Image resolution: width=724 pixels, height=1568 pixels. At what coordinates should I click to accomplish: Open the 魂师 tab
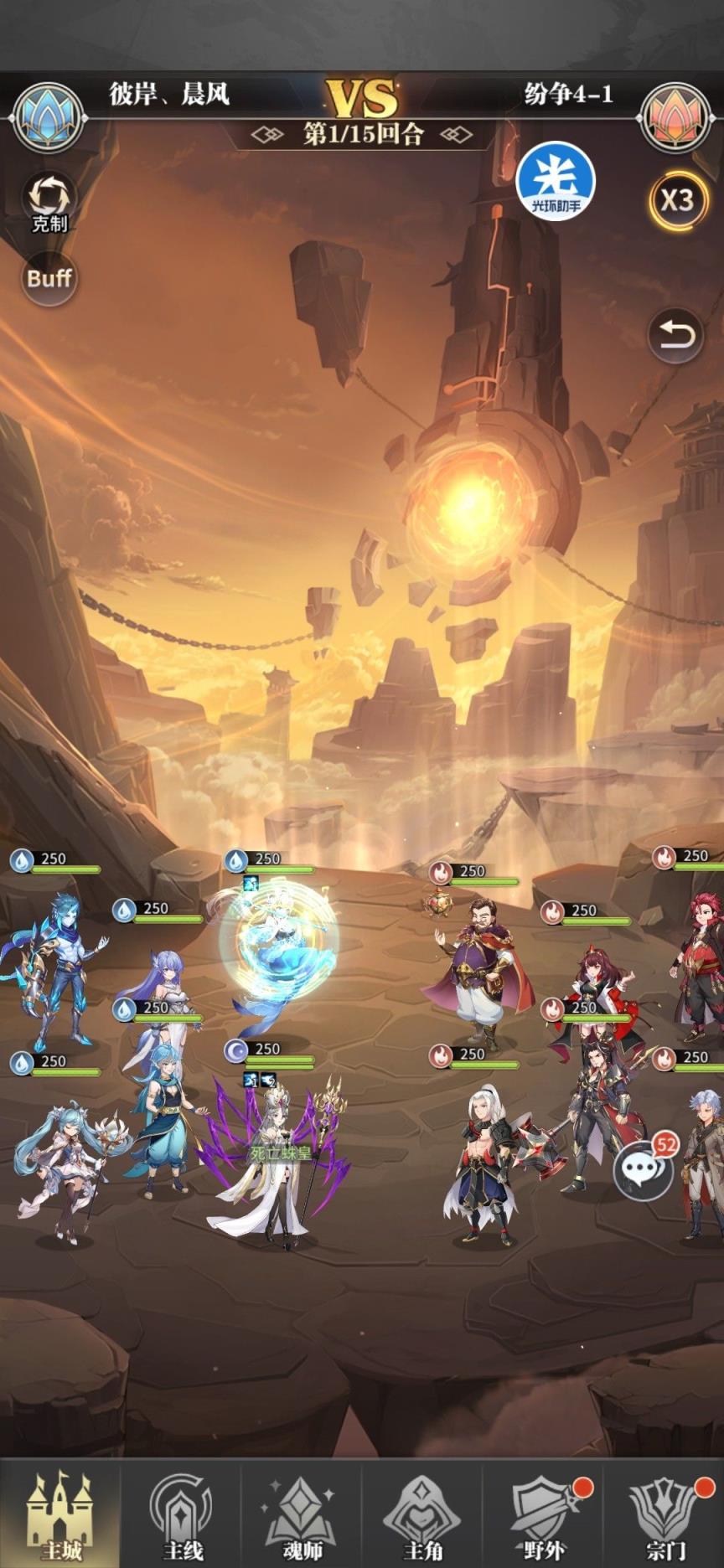pos(302,1514)
